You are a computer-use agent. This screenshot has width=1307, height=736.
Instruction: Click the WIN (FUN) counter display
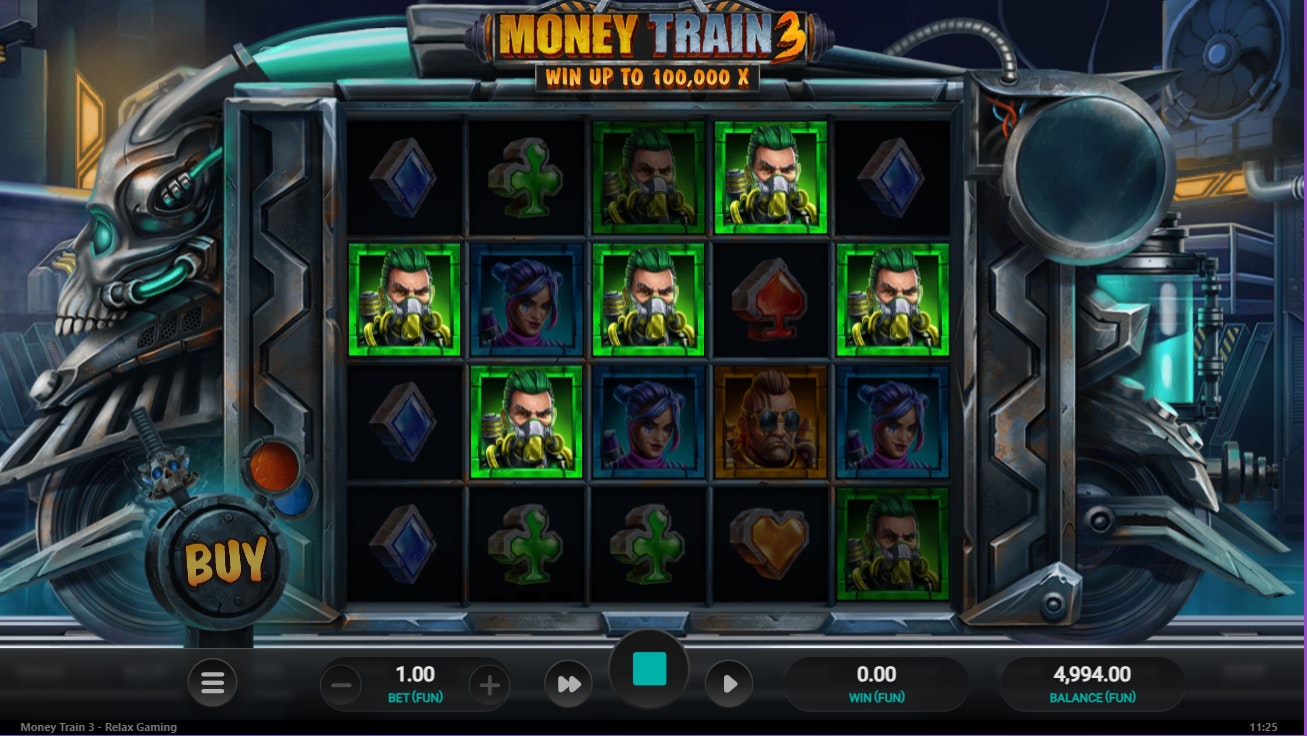pyautogui.click(x=878, y=685)
